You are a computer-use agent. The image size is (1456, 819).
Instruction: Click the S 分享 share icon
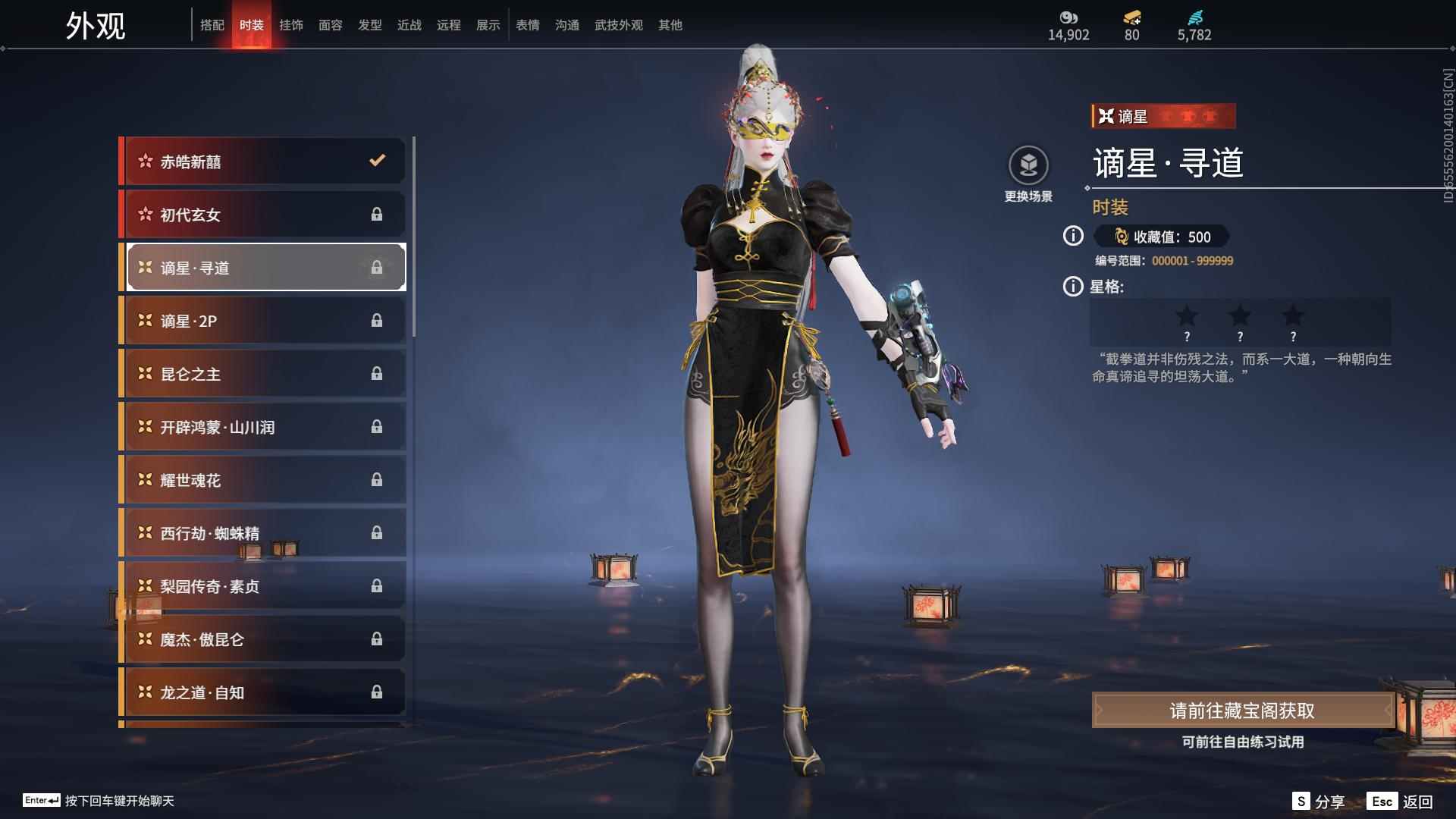tap(1301, 800)
